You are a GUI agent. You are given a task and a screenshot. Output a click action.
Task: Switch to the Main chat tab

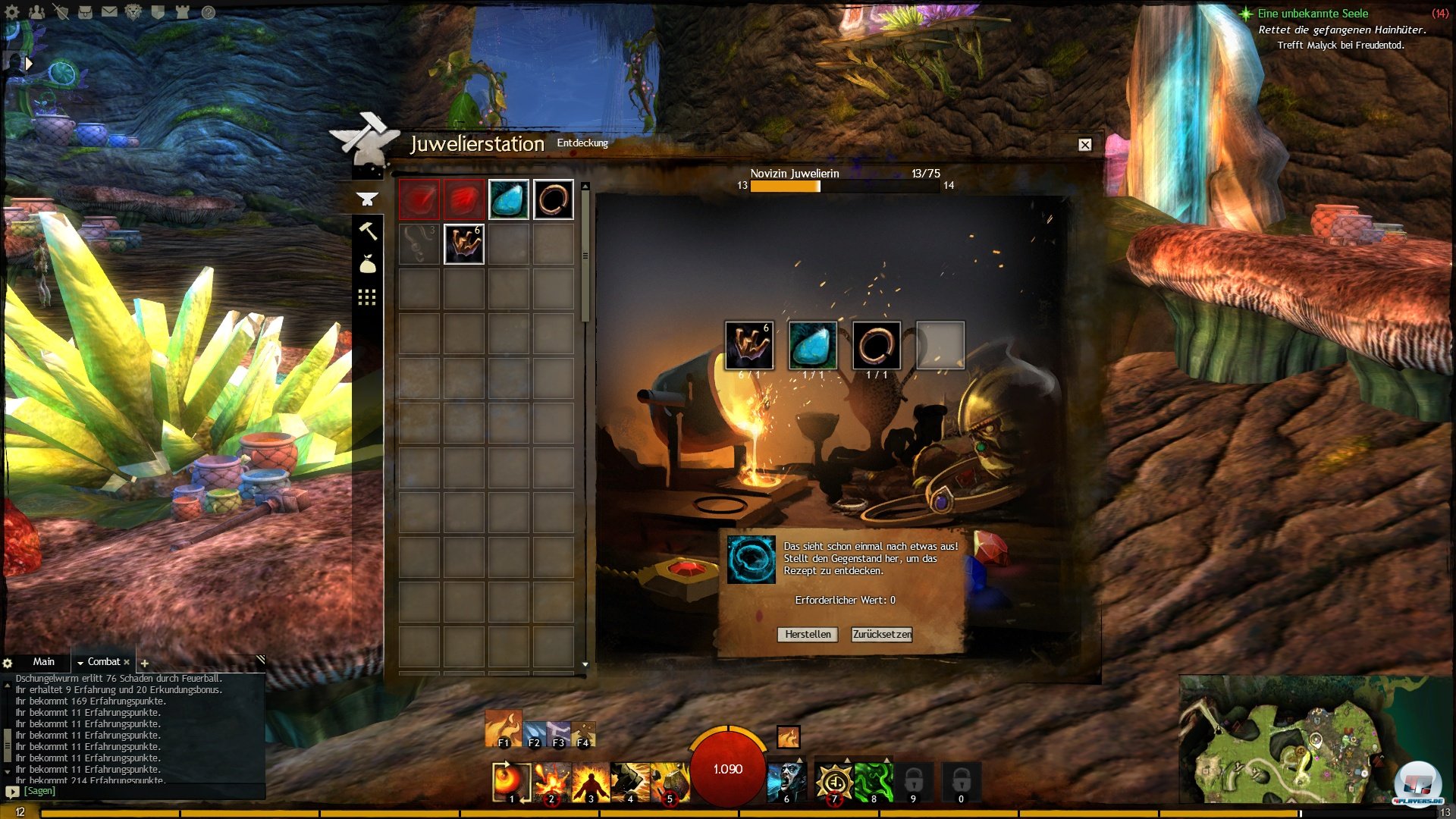click(43, 661)
